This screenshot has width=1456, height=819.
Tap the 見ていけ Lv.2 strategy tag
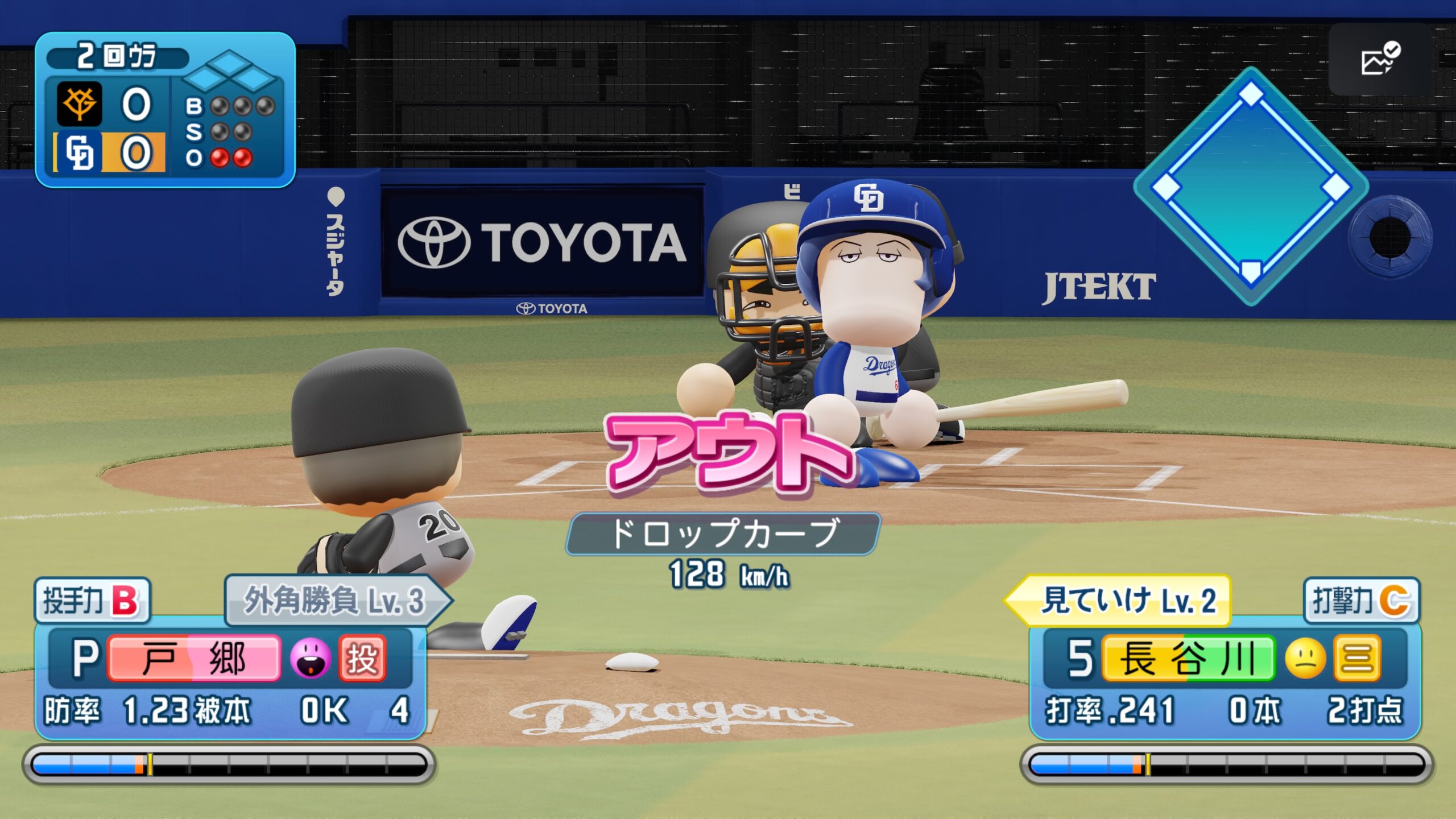click(x=1120, y=600)
